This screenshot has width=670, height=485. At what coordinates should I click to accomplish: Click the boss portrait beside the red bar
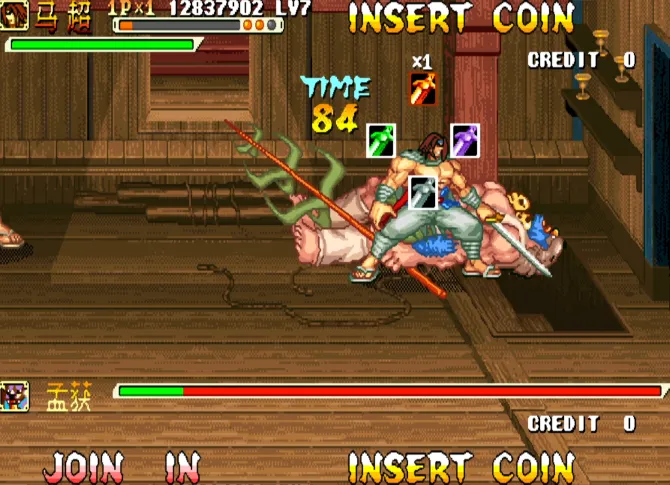15,395
